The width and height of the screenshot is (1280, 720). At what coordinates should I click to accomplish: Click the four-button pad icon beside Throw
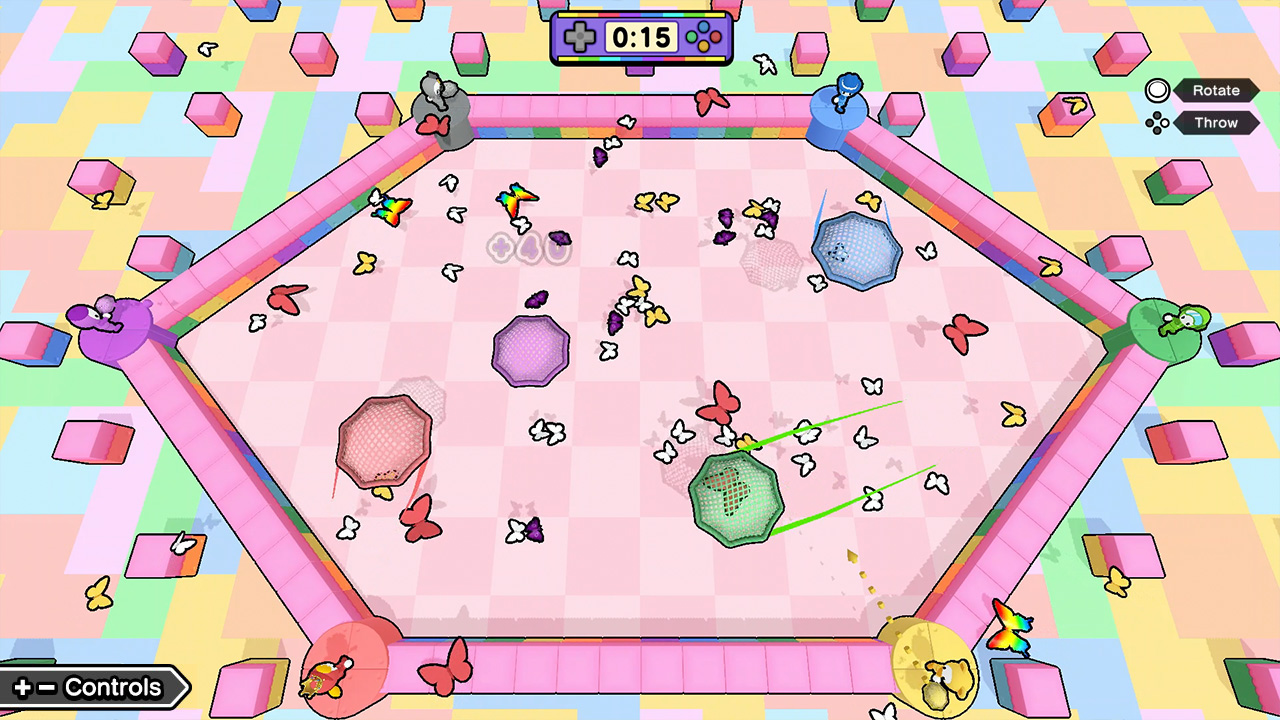click(x=1157, y=123)
